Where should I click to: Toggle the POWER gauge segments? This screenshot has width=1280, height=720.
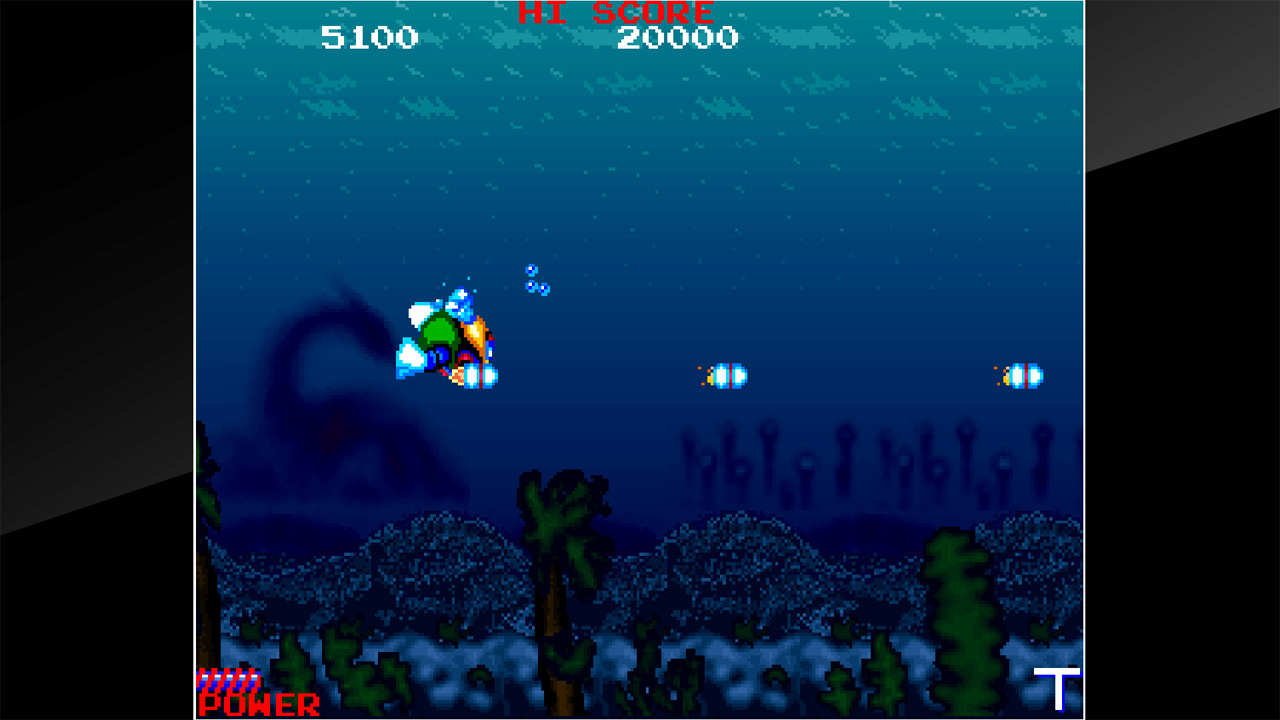(230, 677)
